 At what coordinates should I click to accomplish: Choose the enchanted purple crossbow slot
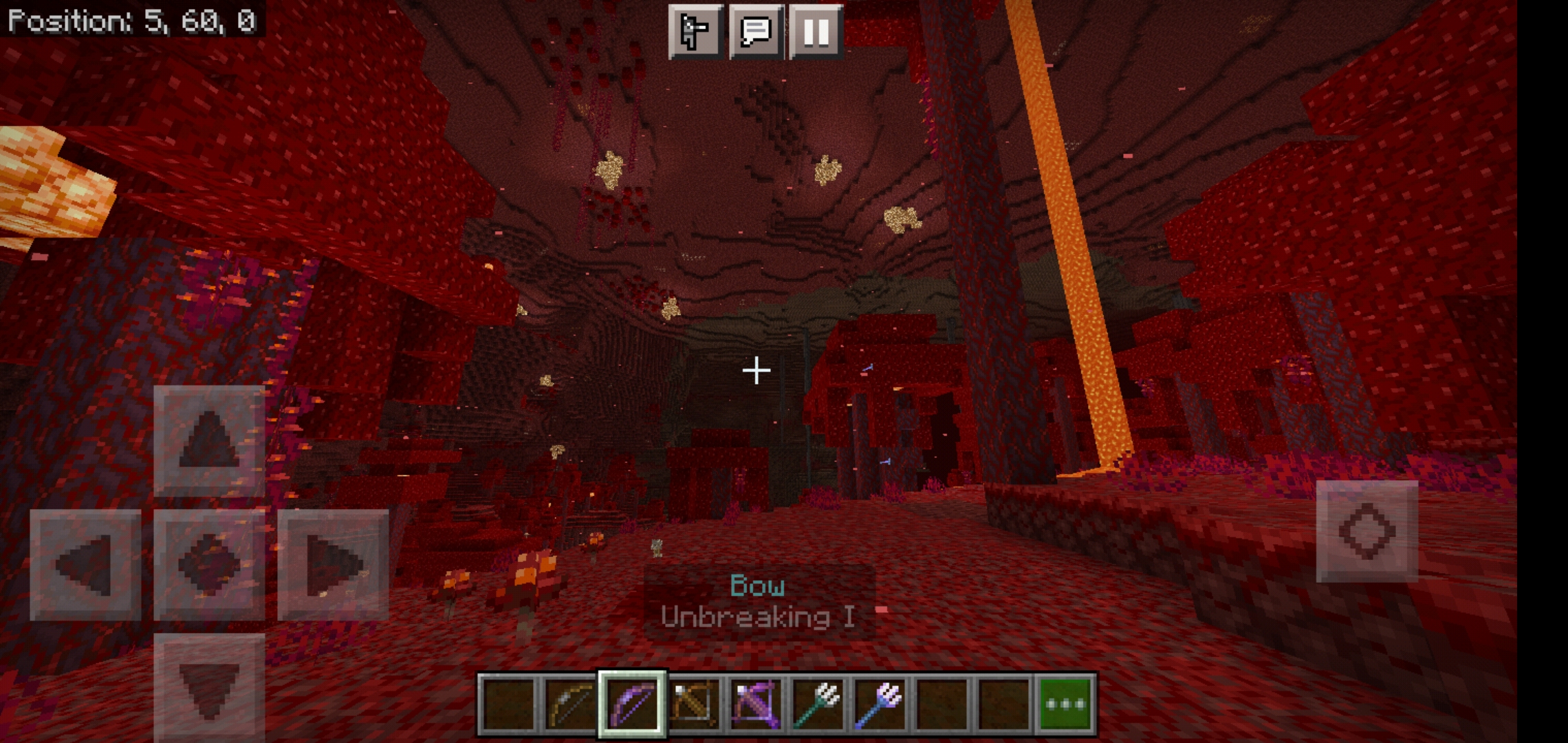point(756,704)
